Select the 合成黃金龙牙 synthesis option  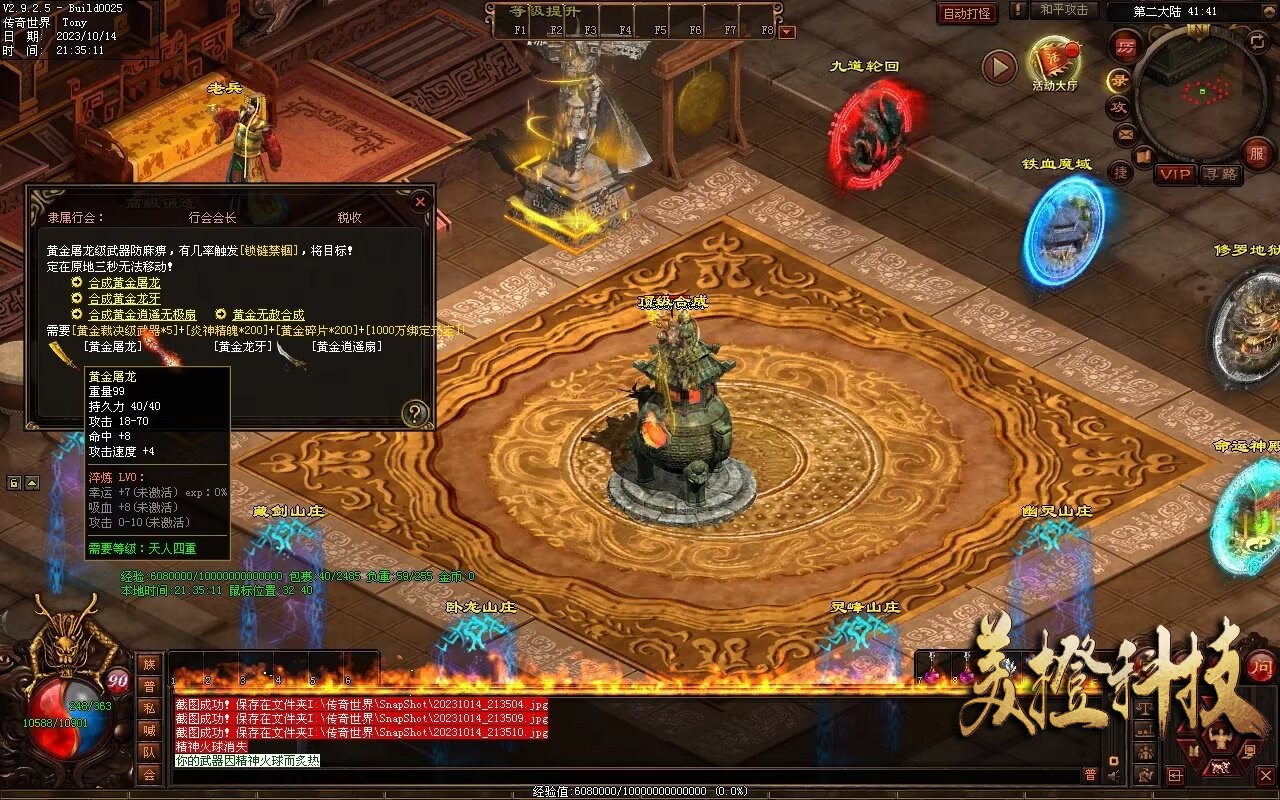click(124, 299)
